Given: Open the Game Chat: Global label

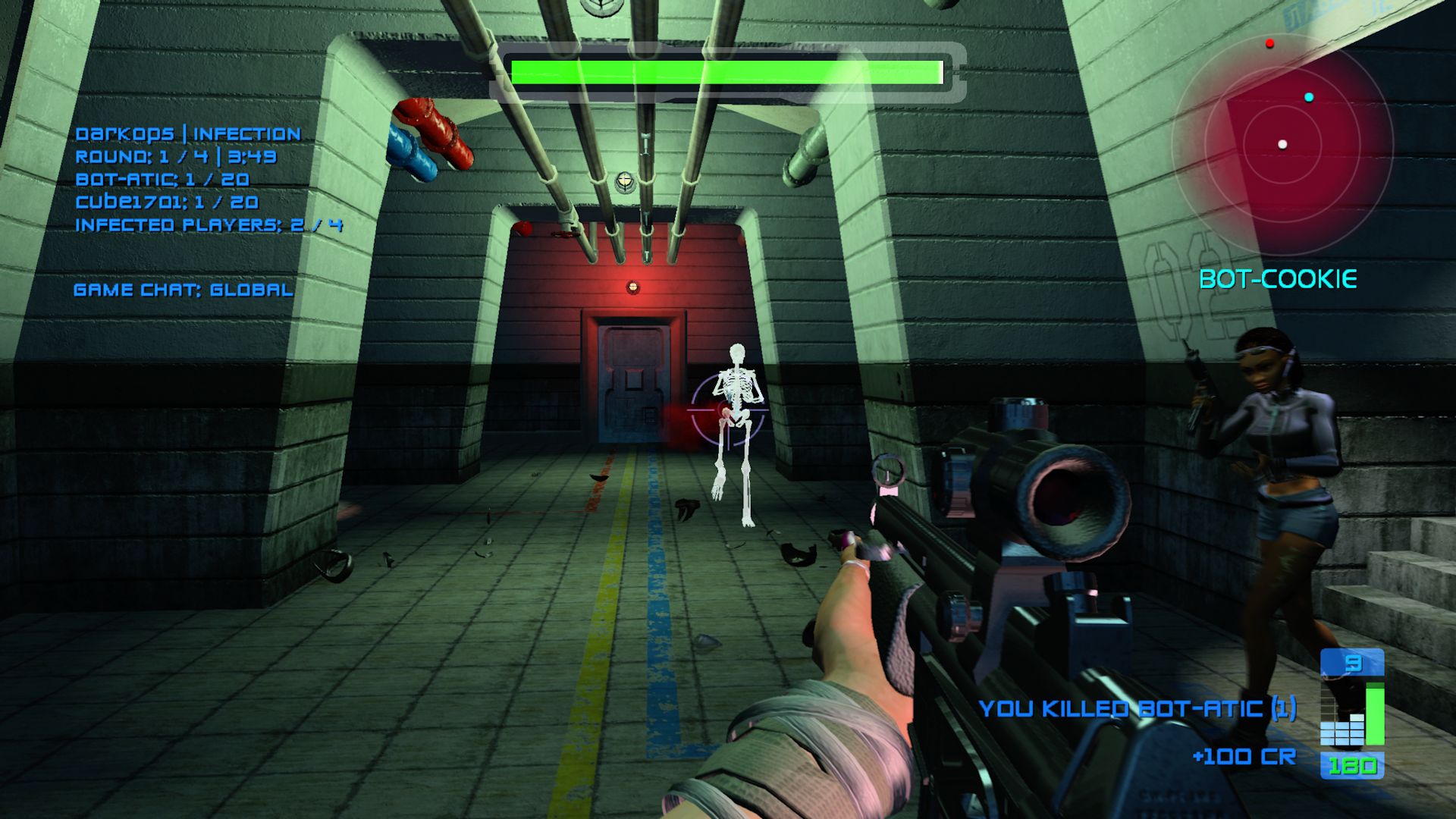Looking at the screenshot, I should coord(183,290).
